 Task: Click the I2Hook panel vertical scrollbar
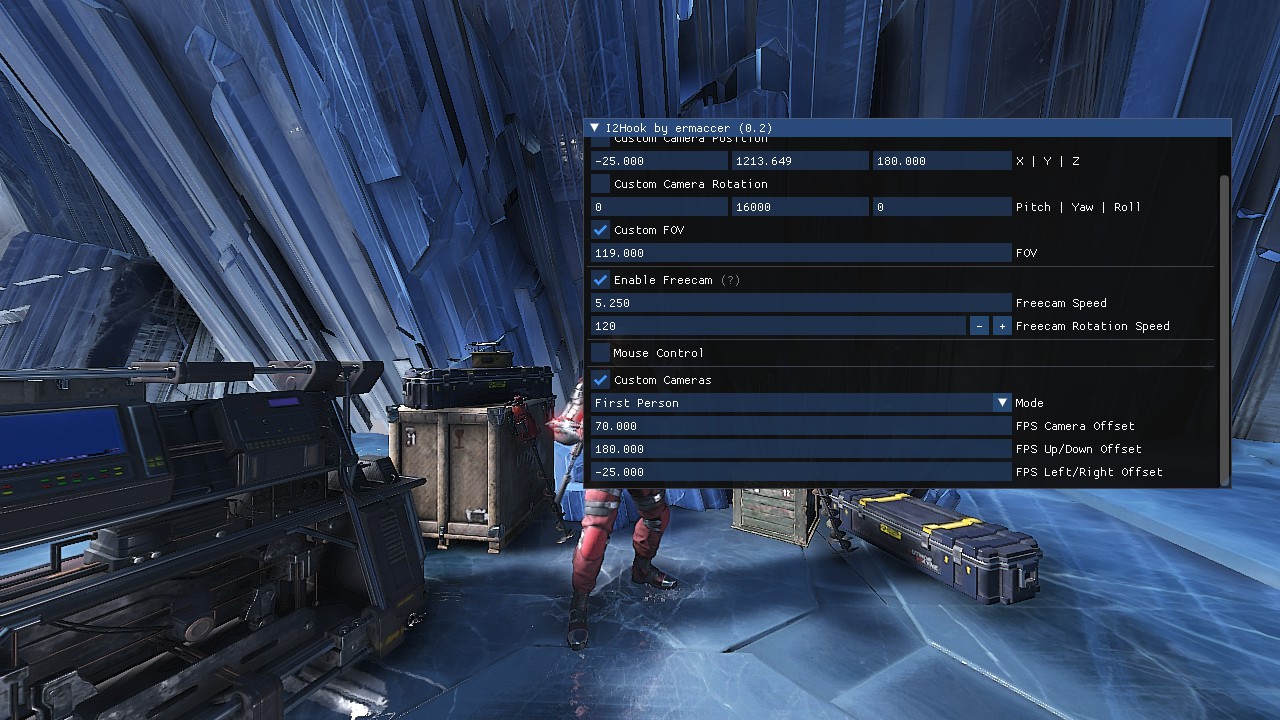coord(1225,330)
